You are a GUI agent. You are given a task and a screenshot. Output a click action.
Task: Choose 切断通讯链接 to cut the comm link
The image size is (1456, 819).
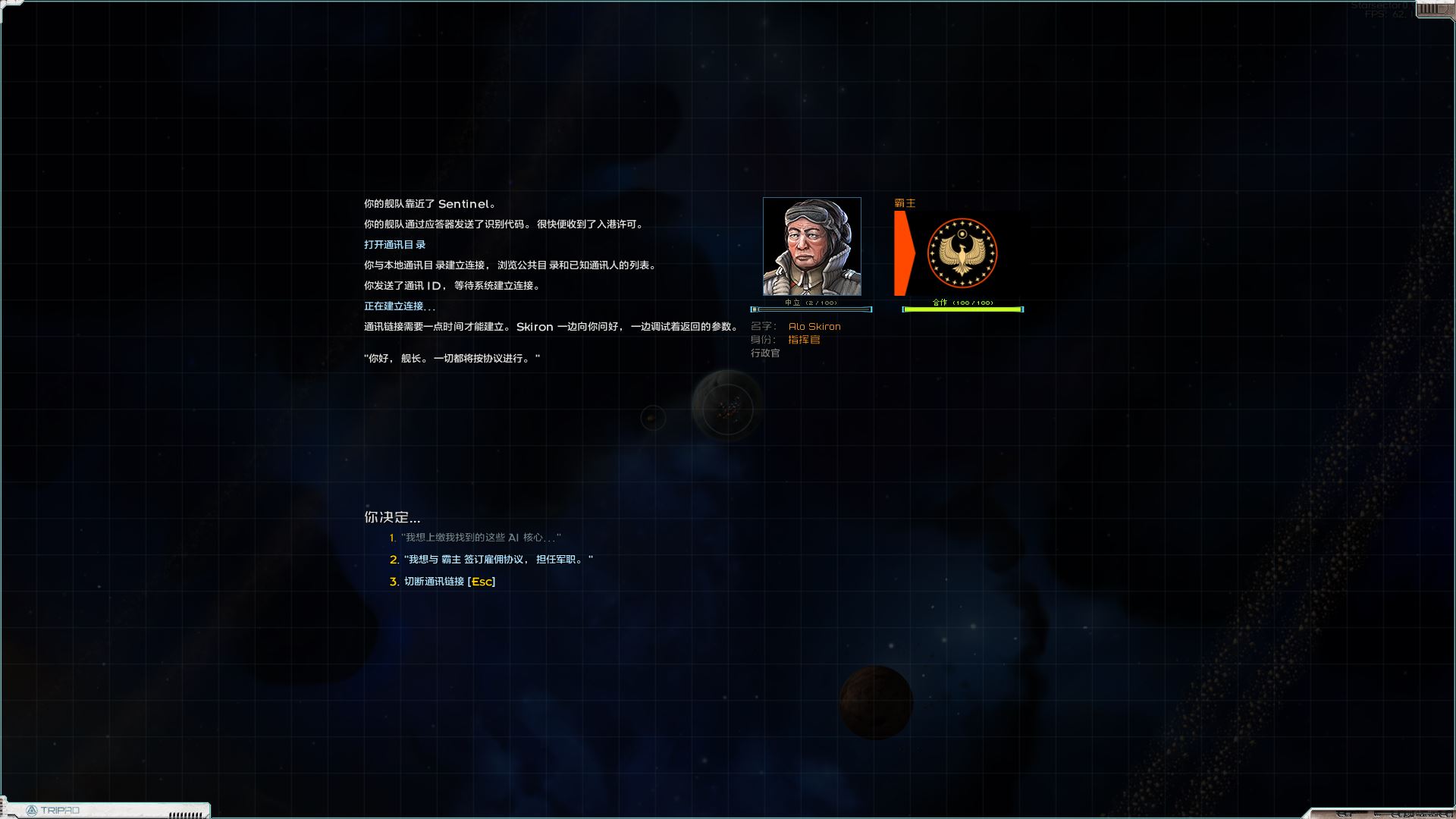click(x=449, y=582)
